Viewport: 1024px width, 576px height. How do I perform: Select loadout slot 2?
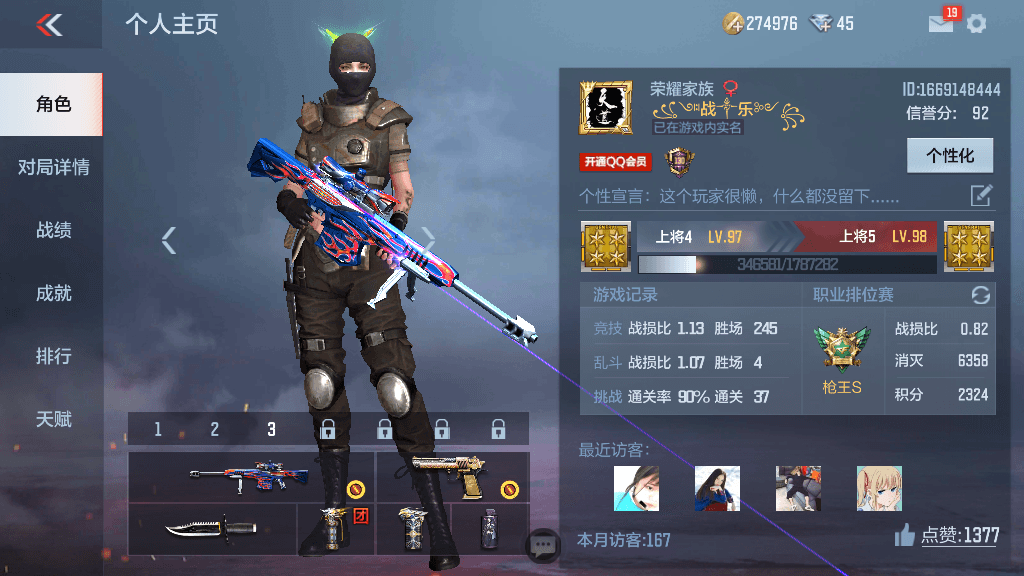214,430
